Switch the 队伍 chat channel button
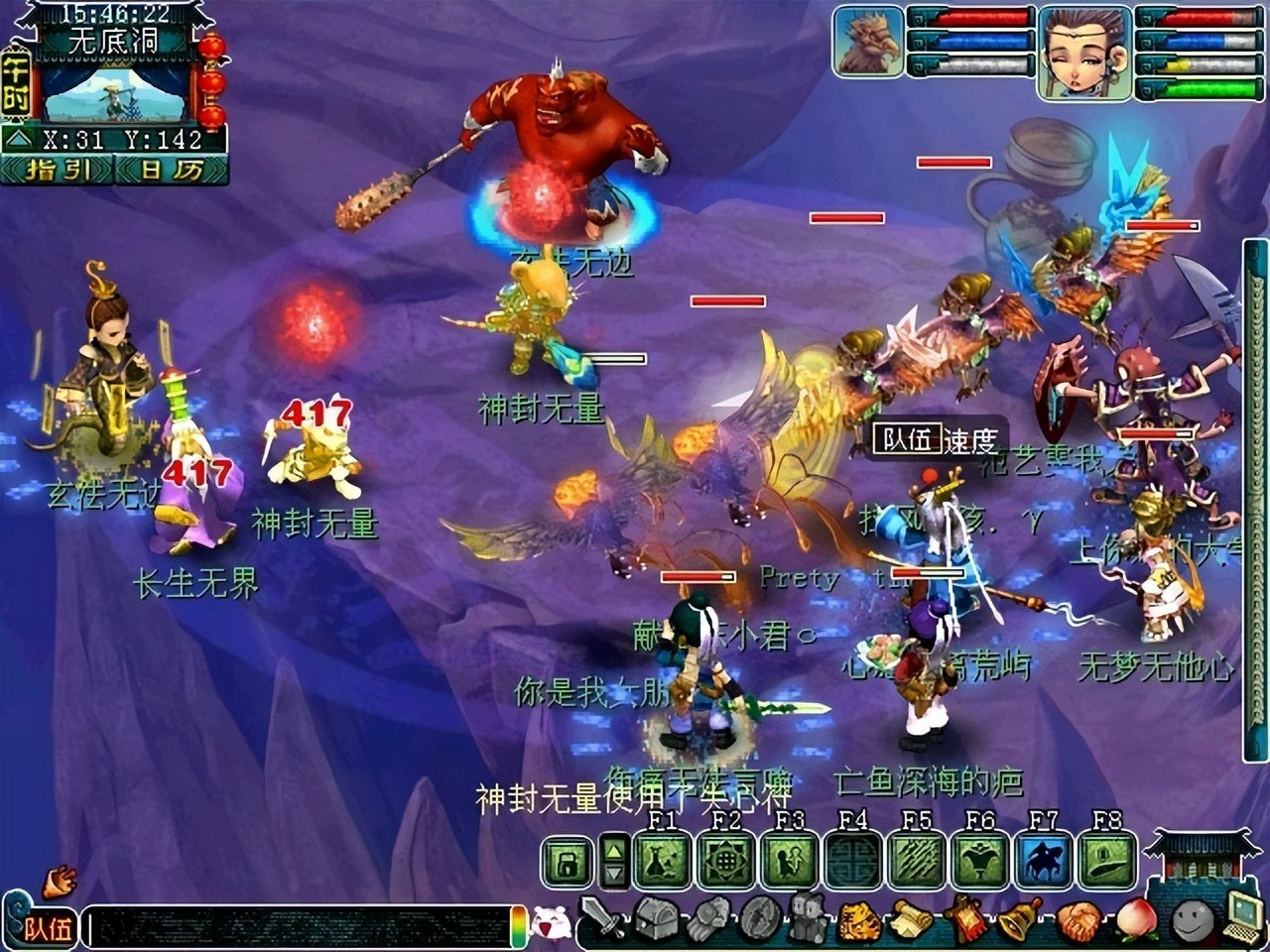The height and width of the screenshot is (952, 1270). coord(48,928)
